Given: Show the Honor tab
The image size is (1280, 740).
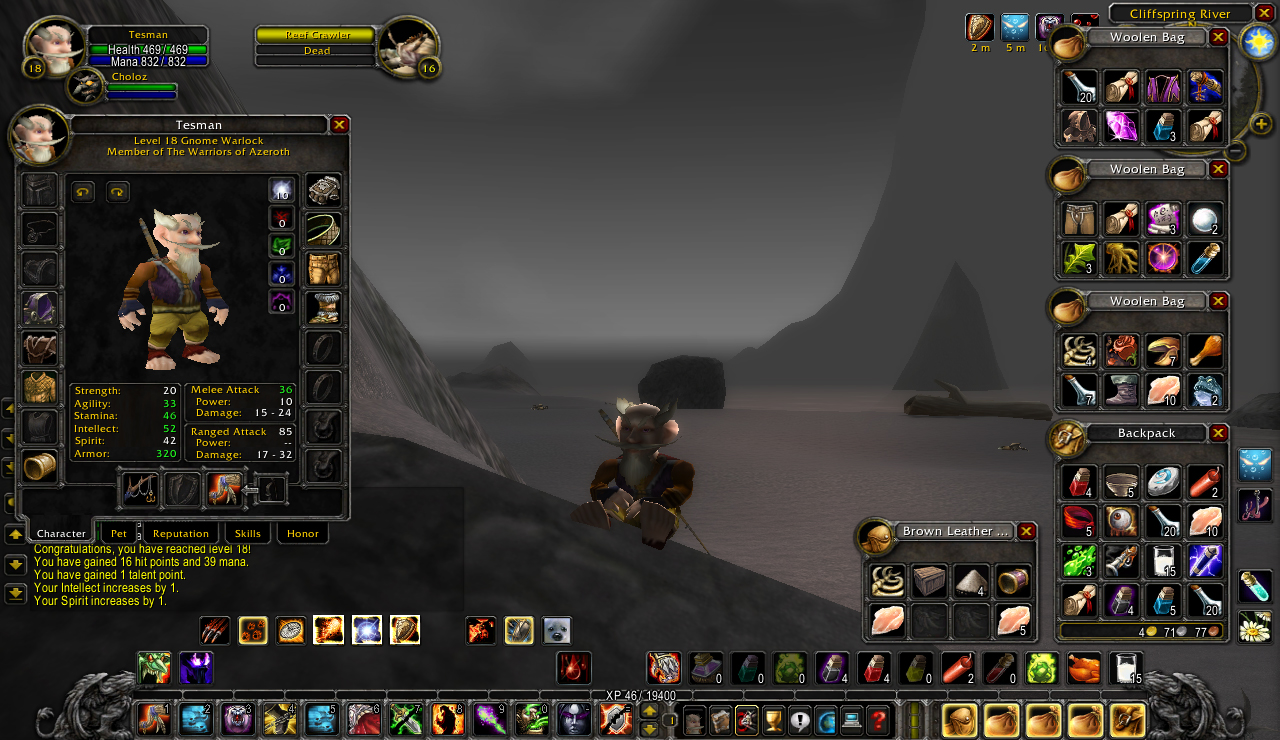Looking at the screenshot, I should tap(303, 534).
